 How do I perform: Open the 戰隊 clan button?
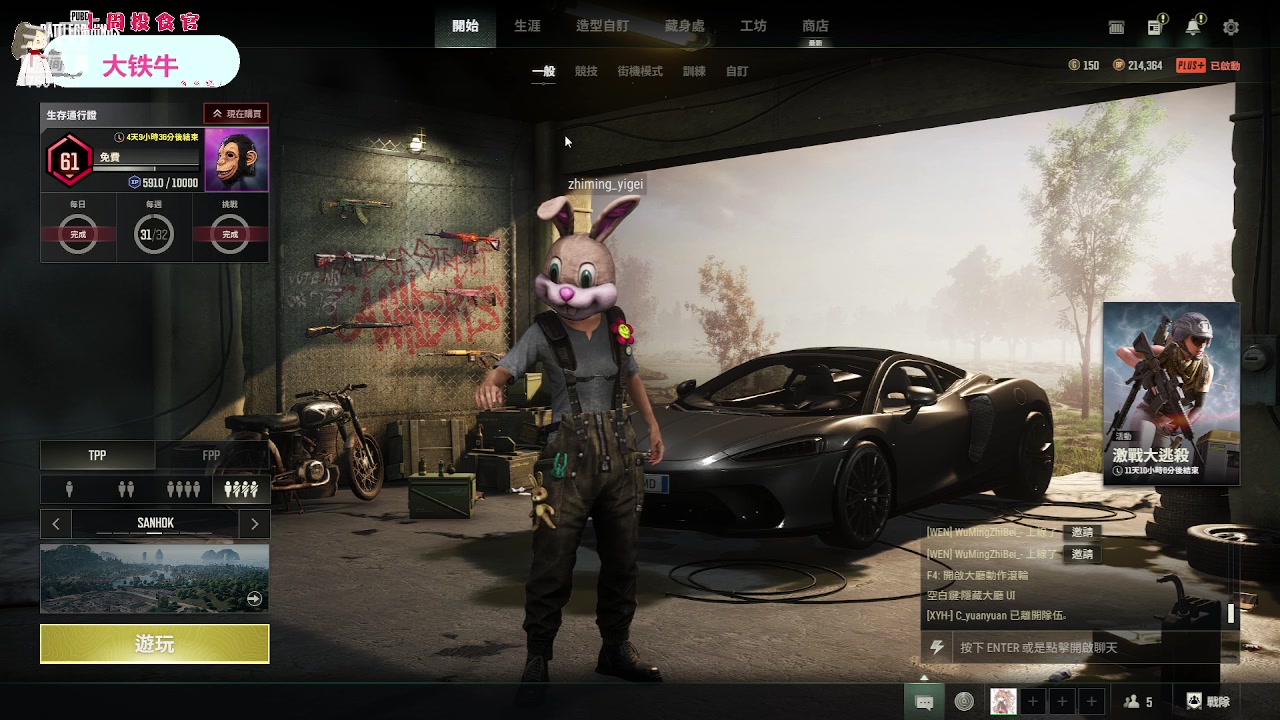[x=1208, y=702]
